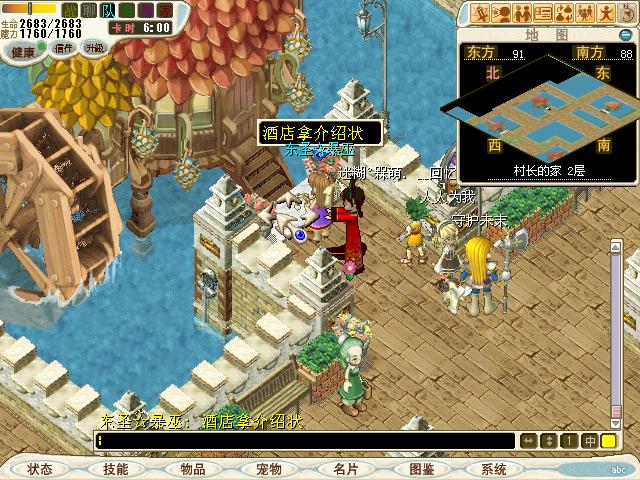640x480 pixels.
Task: Minimize the 地图 map panel
Action: pyautogui.click(x=627, y=35)
